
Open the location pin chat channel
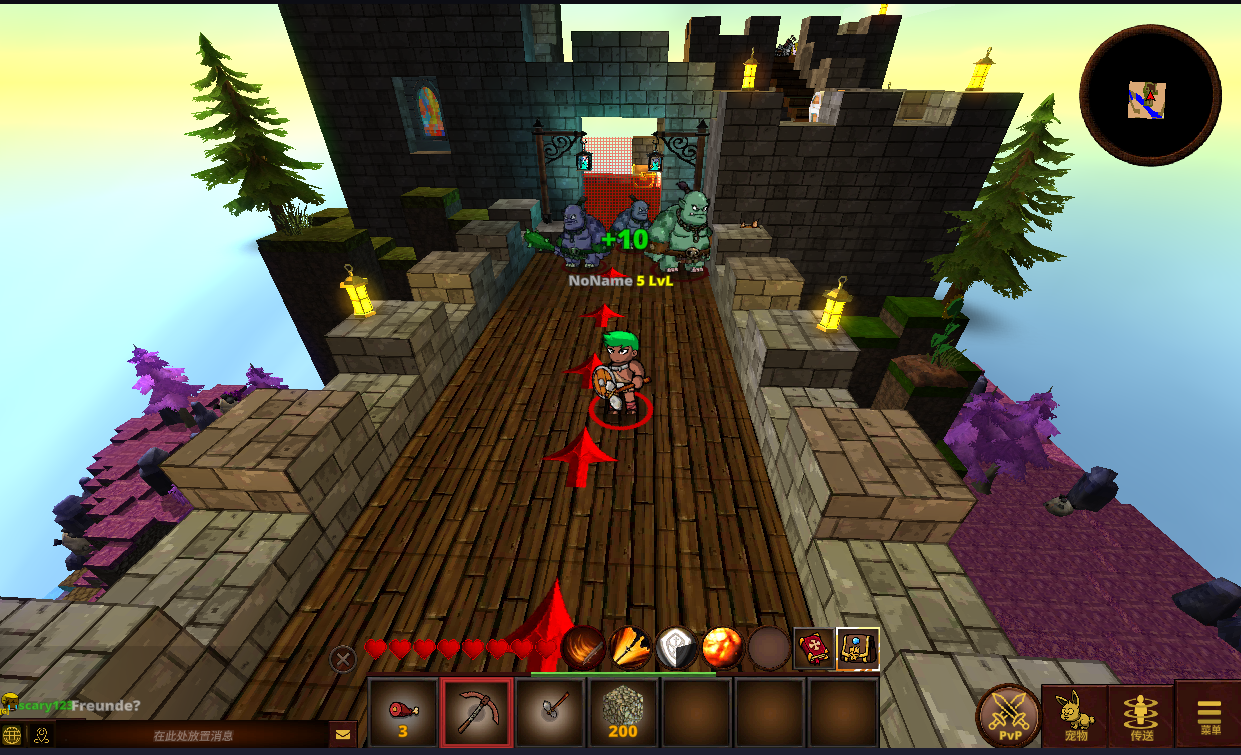pyautogui.click(x=41, y=735)
